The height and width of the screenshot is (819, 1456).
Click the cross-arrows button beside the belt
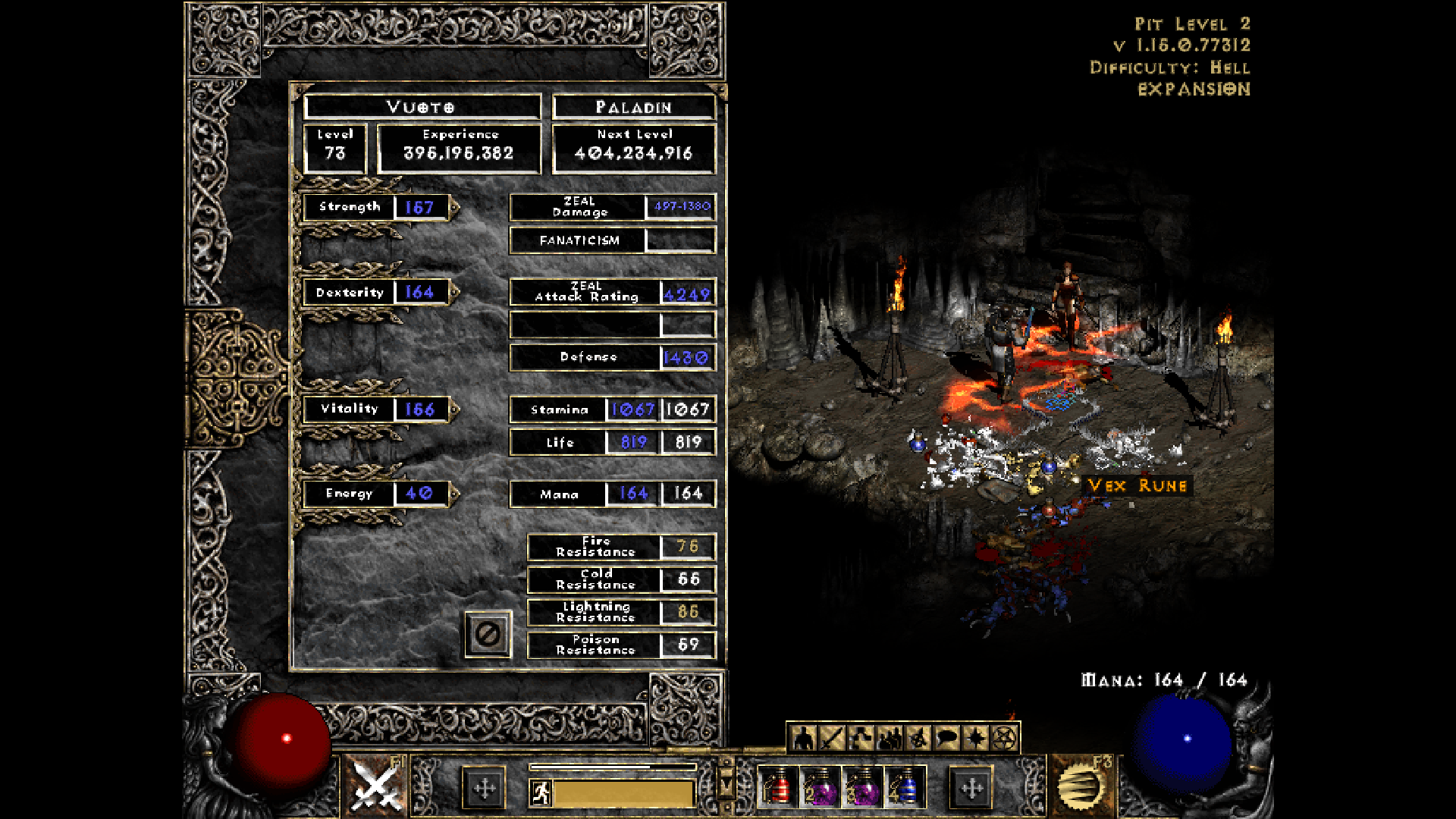tap(971, 787)
